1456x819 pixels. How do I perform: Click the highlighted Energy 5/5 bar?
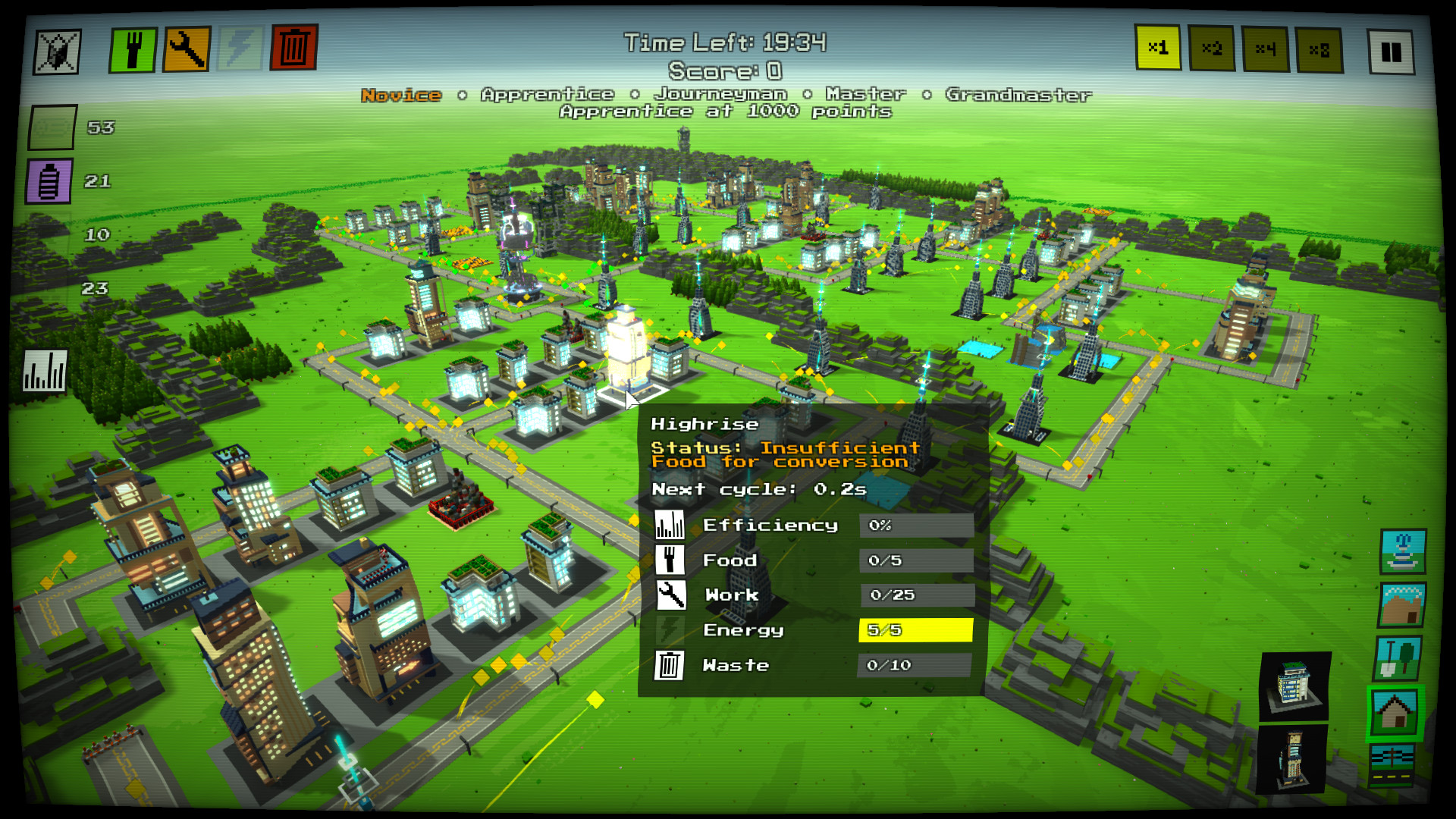915,629
